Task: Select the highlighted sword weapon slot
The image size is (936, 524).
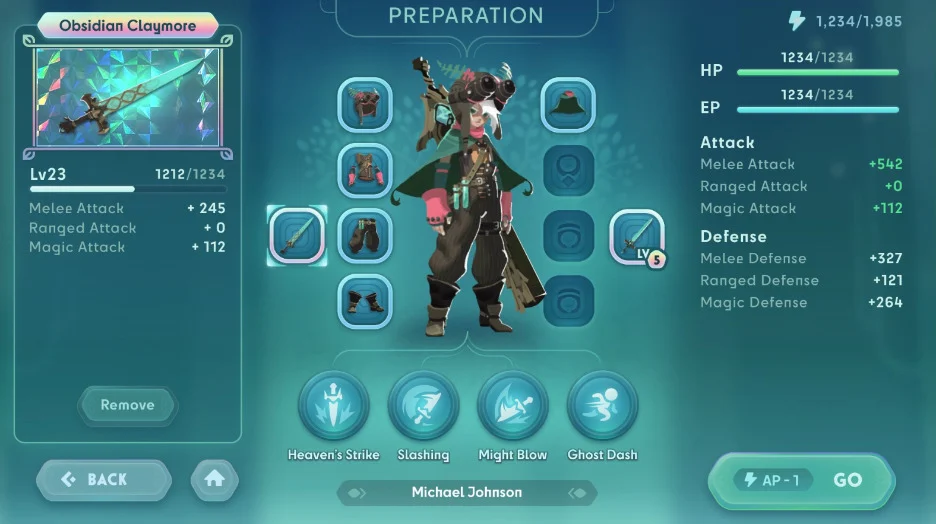Action: click(x=297, y=236)
